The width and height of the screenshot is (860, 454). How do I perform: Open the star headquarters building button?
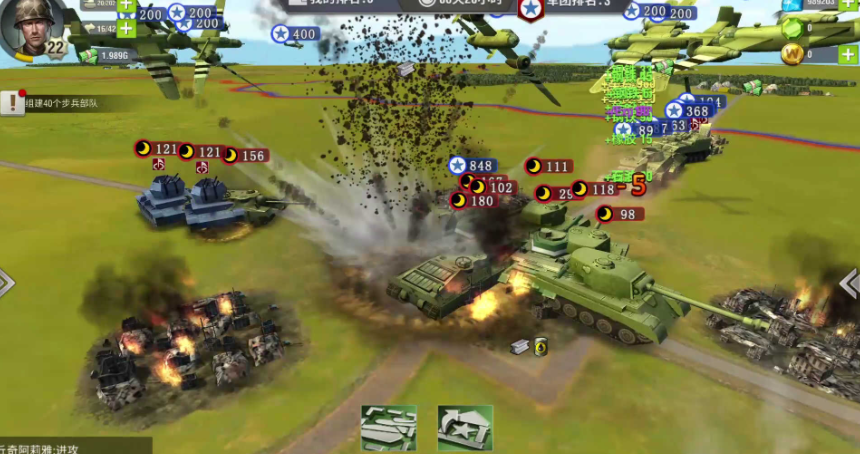pos(465,427)
